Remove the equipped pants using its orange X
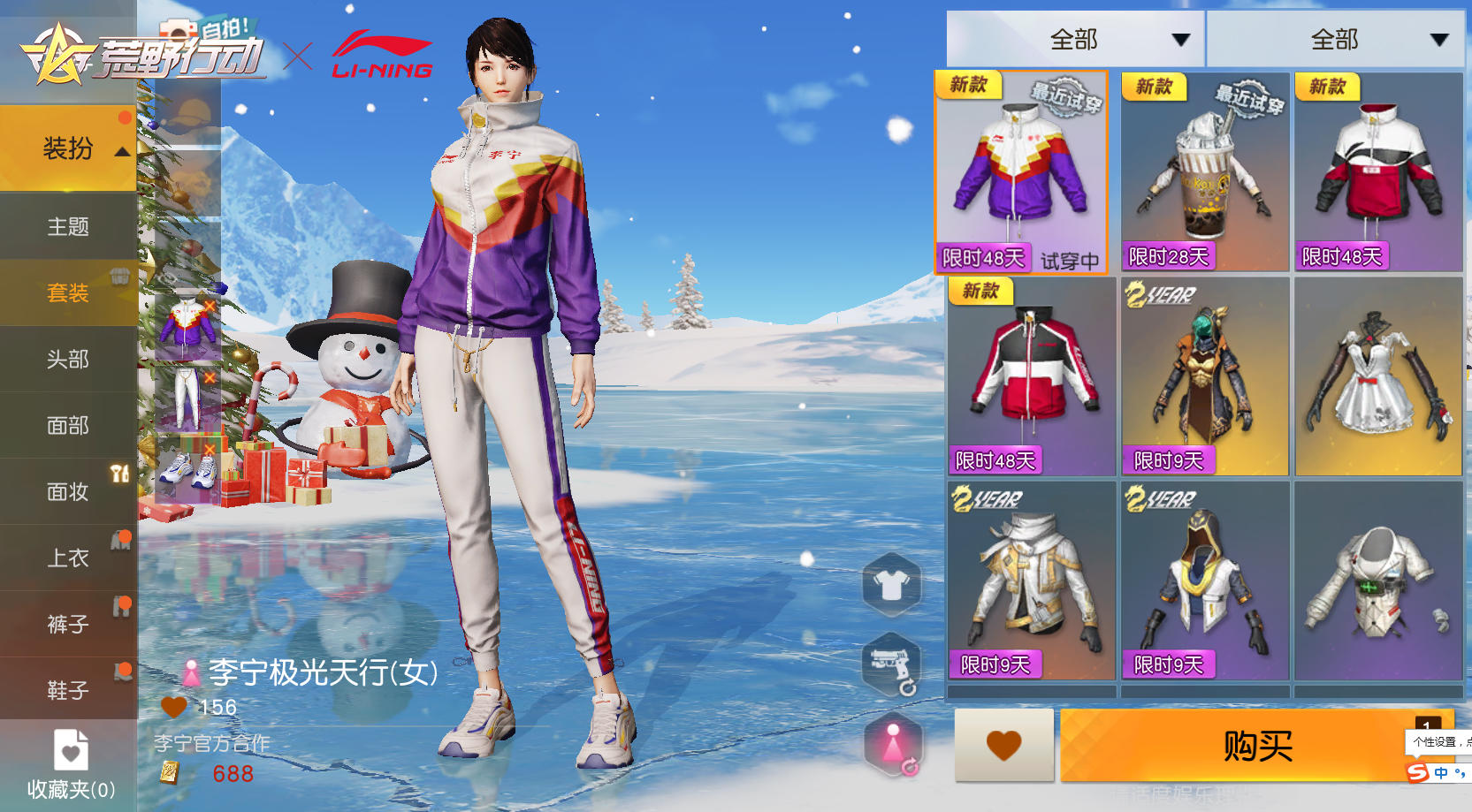 coord(210,378)
